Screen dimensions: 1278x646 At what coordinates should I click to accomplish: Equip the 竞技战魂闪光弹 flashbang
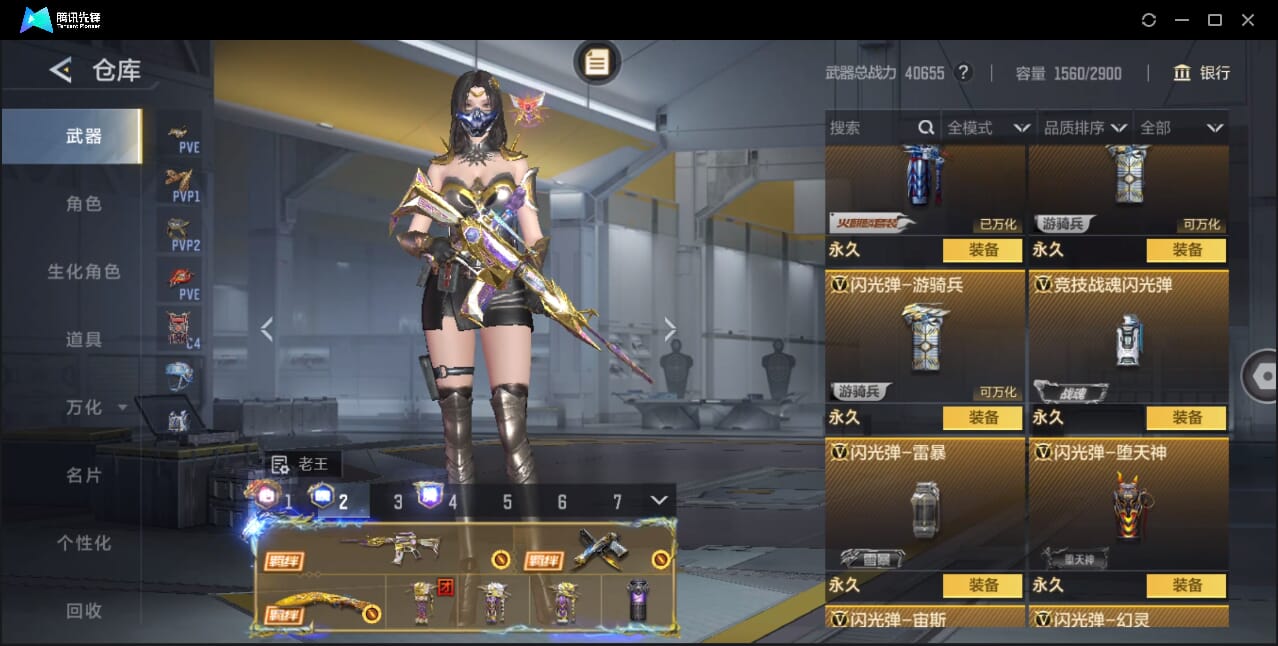click(1187, 418)
